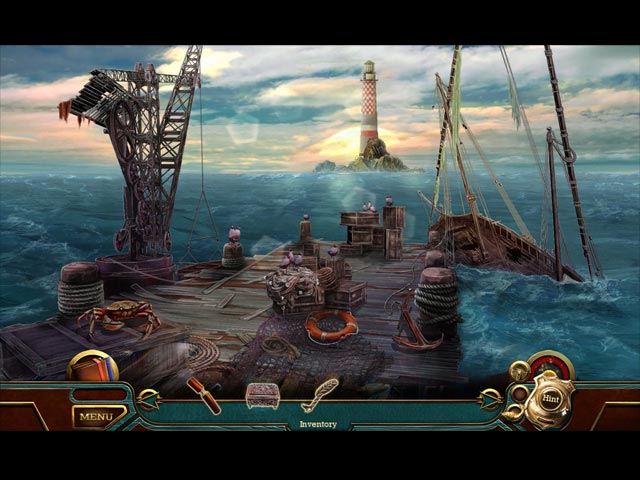
Task: Click the red compass dial above Hint
Action: (x=551, y=364)
